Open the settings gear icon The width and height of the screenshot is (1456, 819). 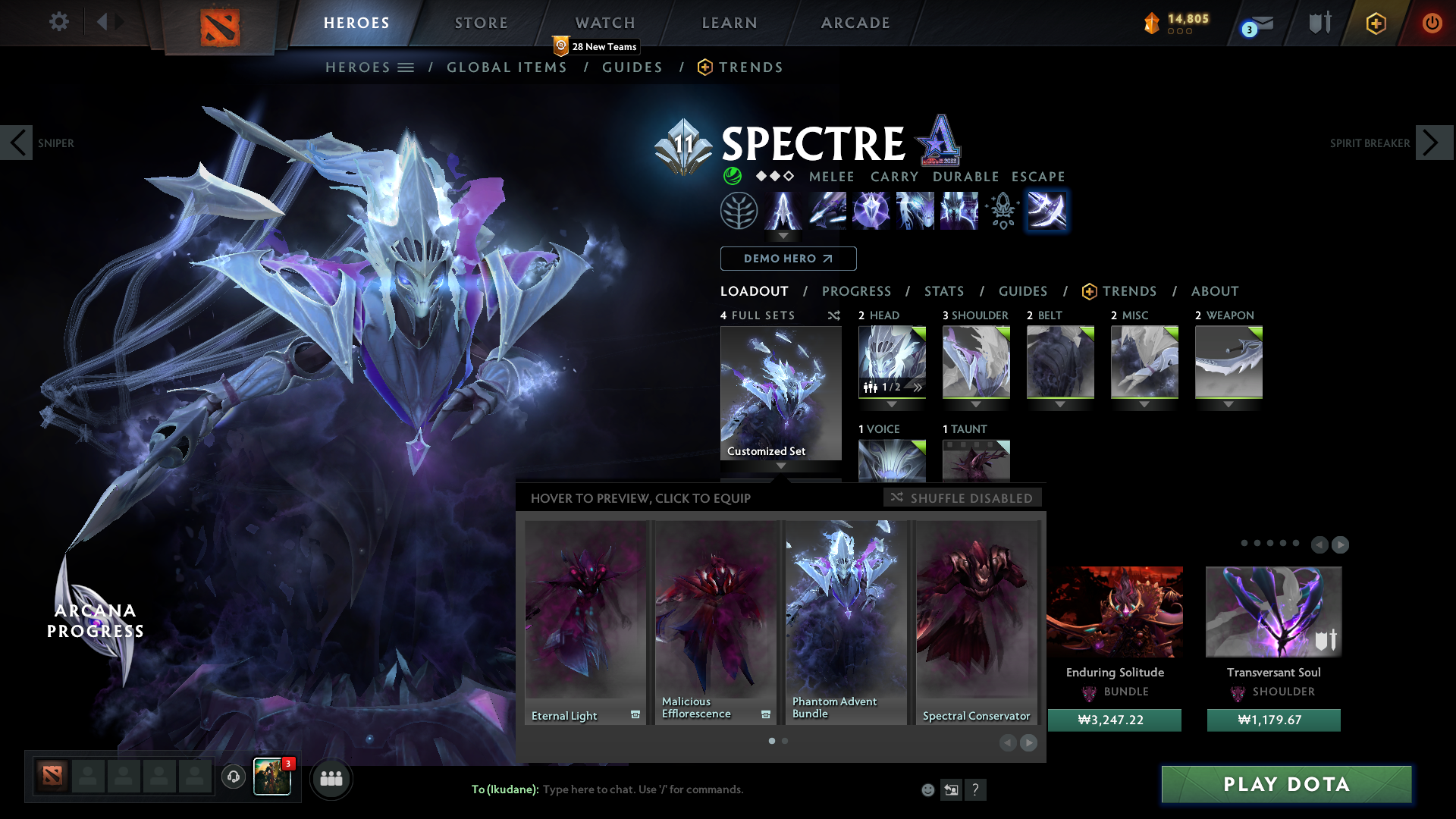pos(58,22)
